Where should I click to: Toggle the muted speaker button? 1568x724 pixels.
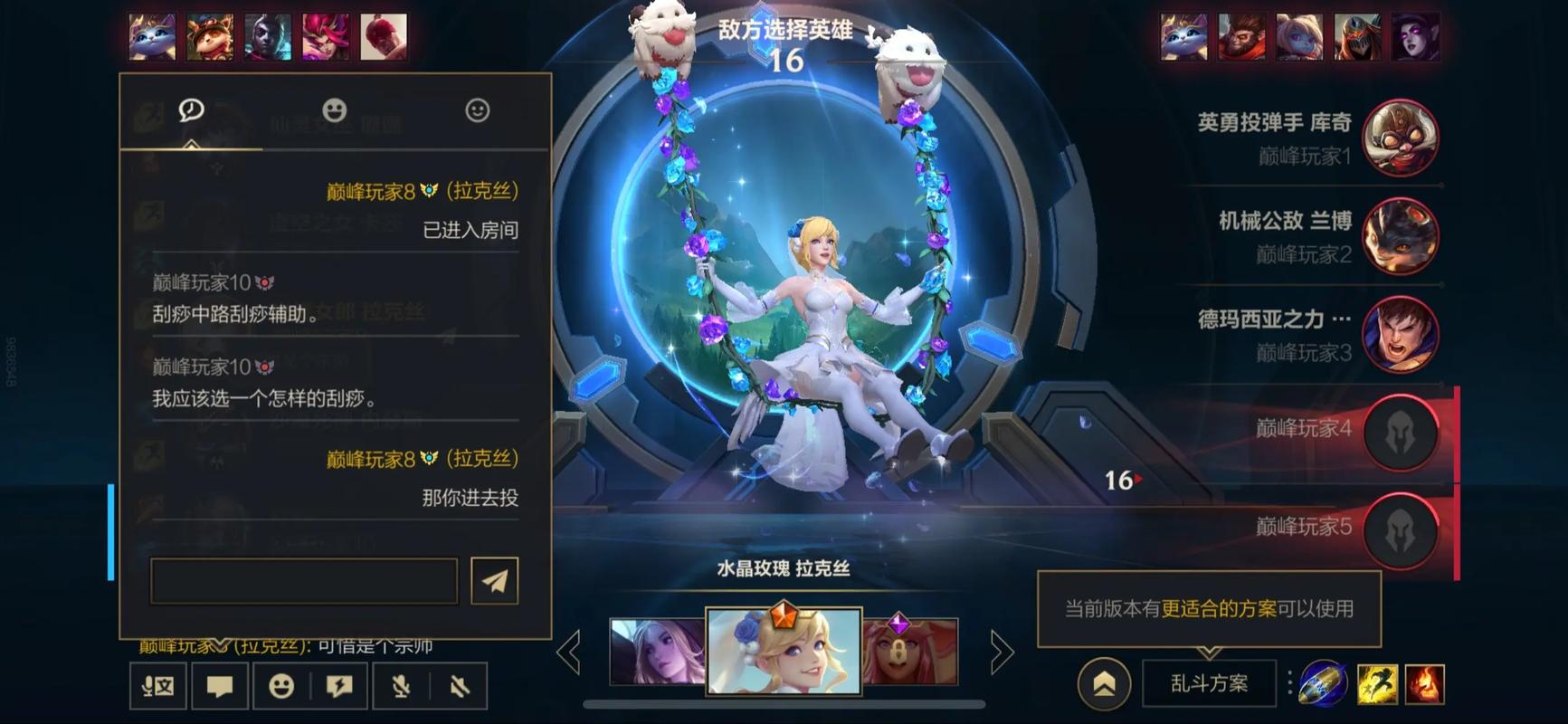[x=460, y=686]
